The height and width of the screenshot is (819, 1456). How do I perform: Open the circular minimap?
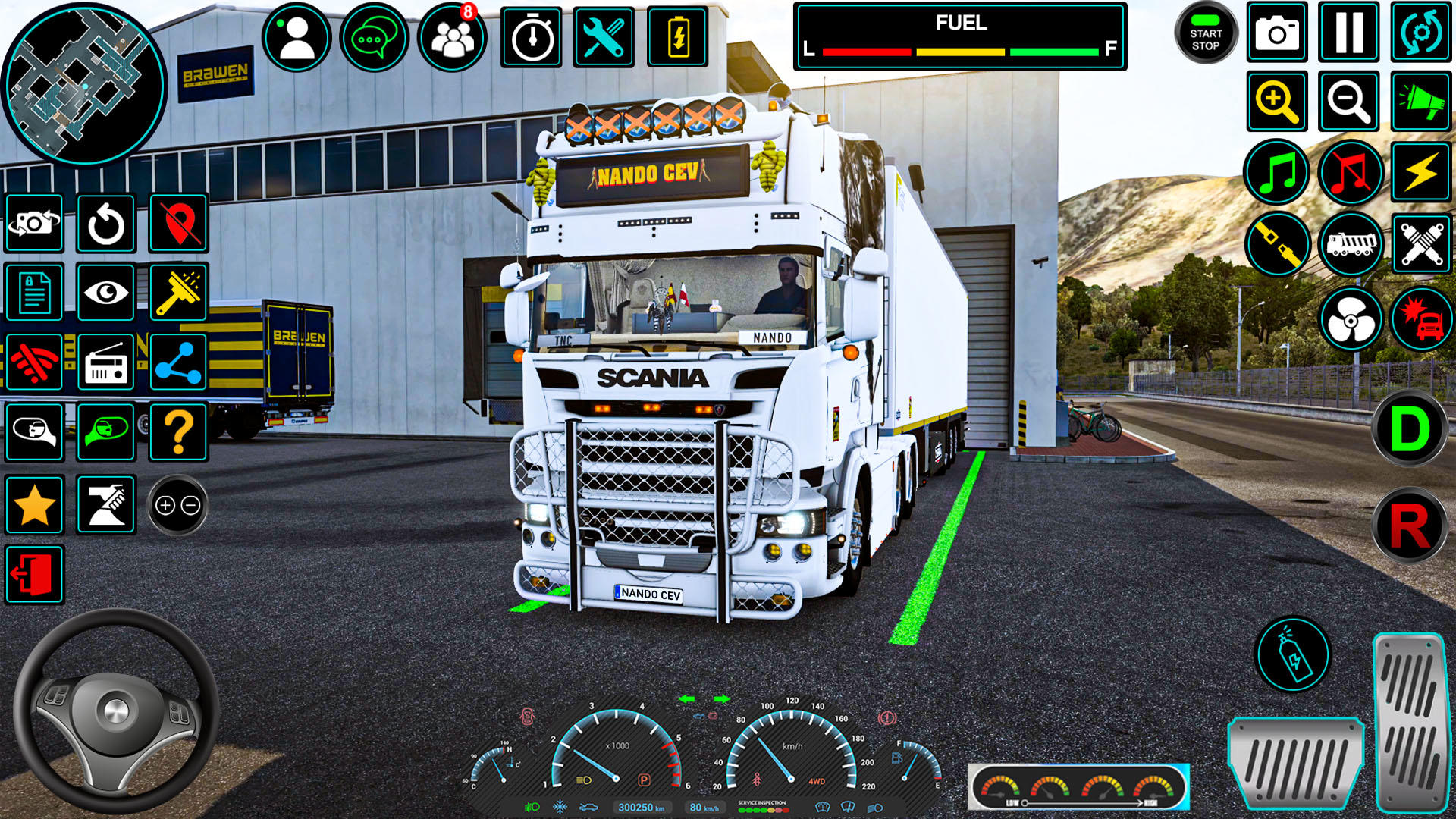83,83
